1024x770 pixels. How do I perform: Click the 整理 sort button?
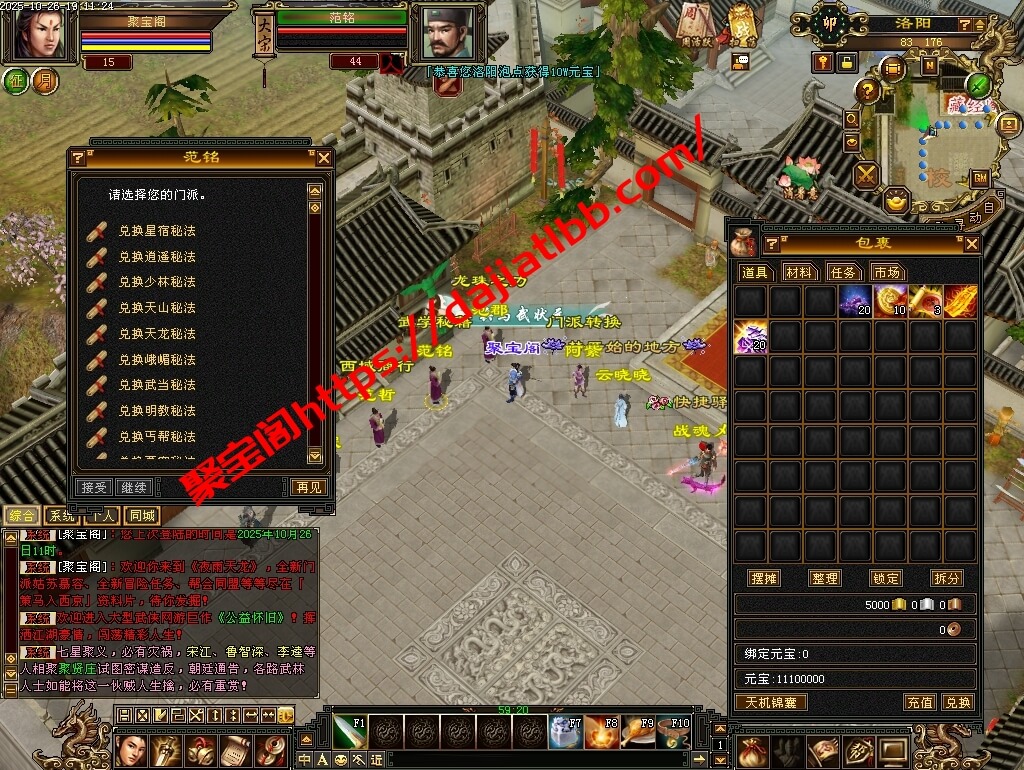(x=825, y=579)
